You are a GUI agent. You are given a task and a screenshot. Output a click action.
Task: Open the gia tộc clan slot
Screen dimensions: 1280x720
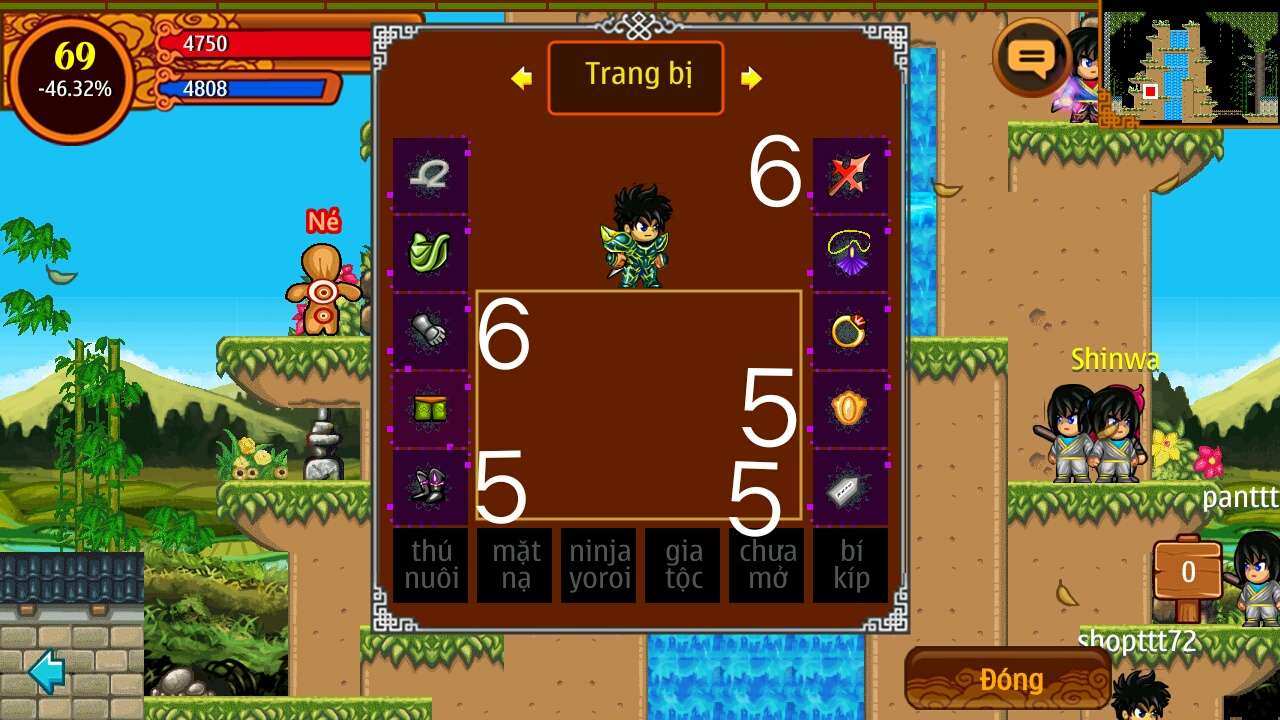682,565
